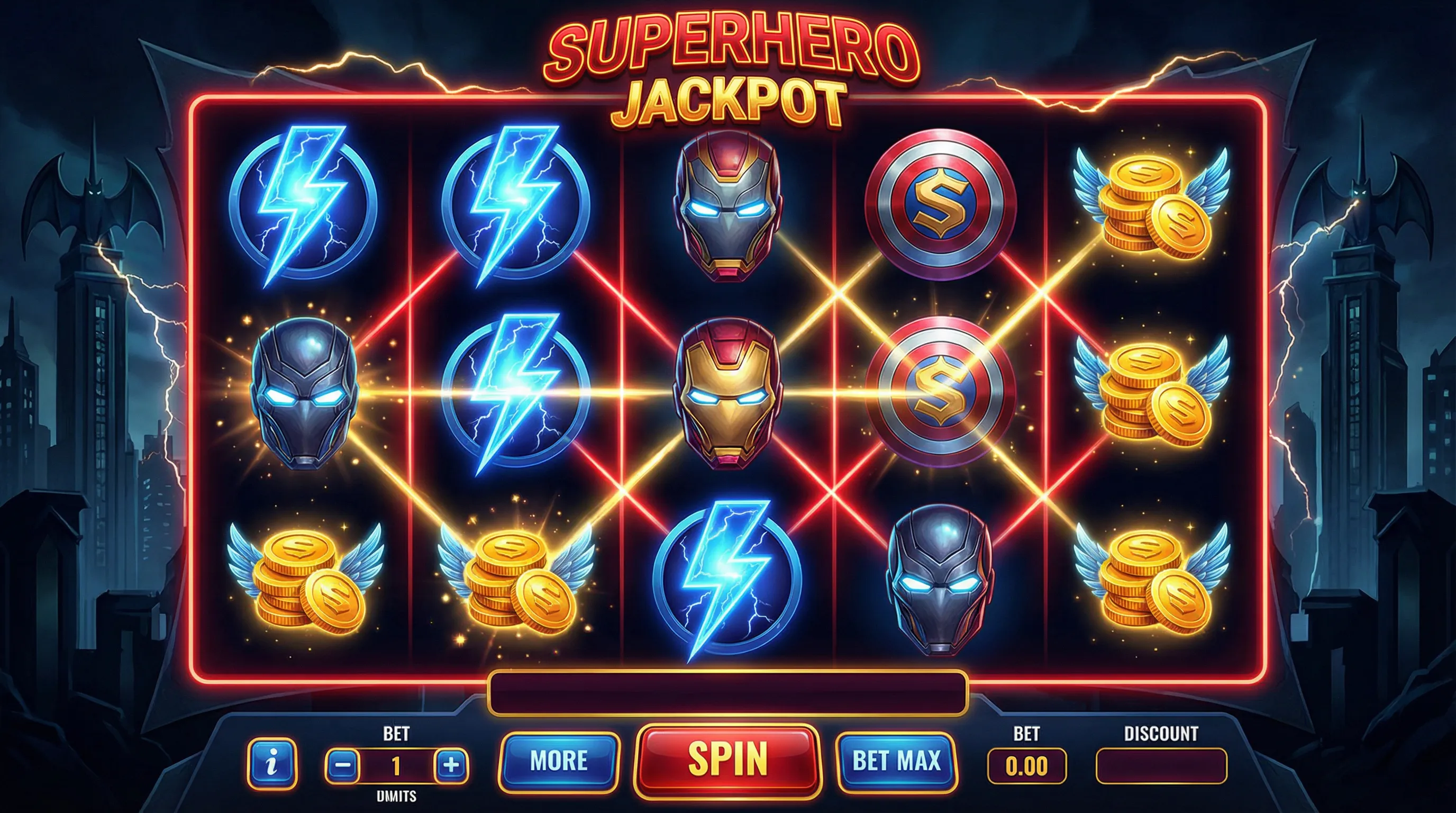Open the info panel with the i icon
1456x813 pixels.
coord(272,764)
